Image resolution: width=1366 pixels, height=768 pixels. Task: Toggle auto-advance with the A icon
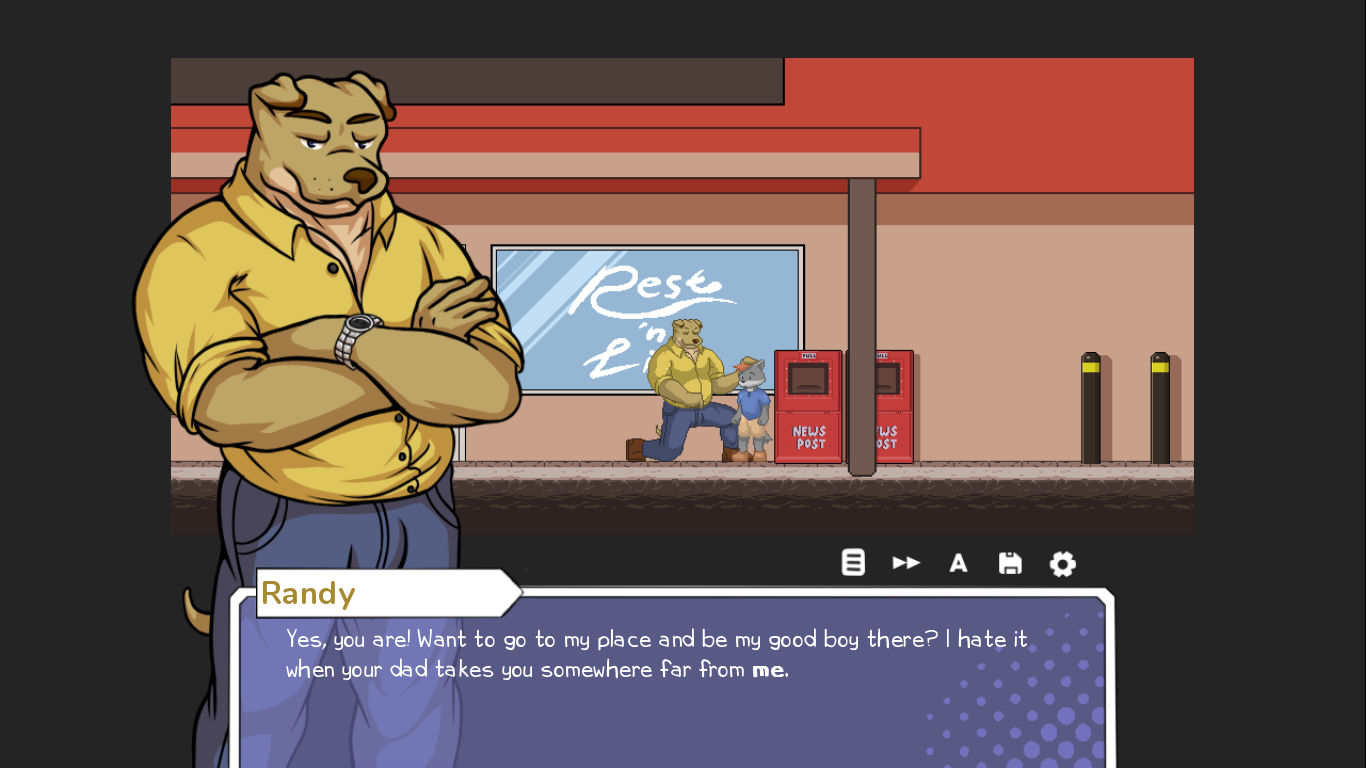(958, 563)
